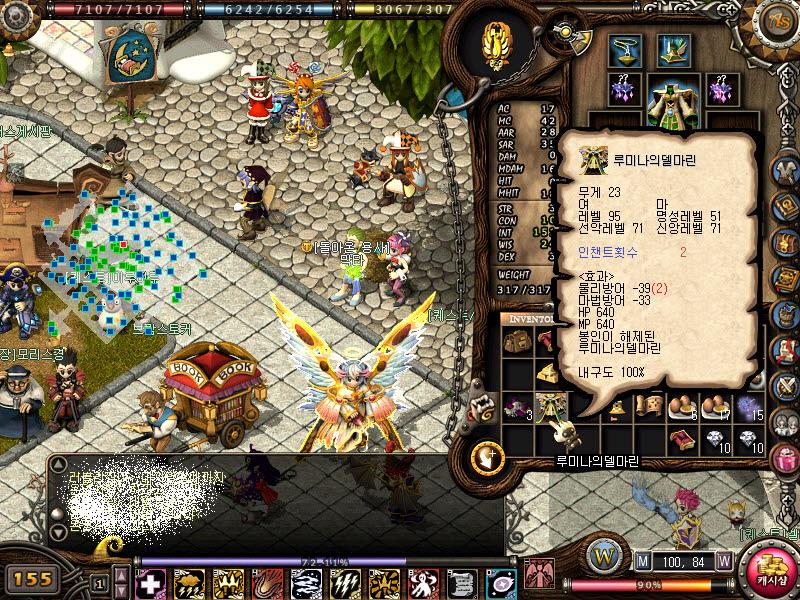Select the brown bag inventory item
This screenshot has width=800, height=600.
(x=517, y=341)
